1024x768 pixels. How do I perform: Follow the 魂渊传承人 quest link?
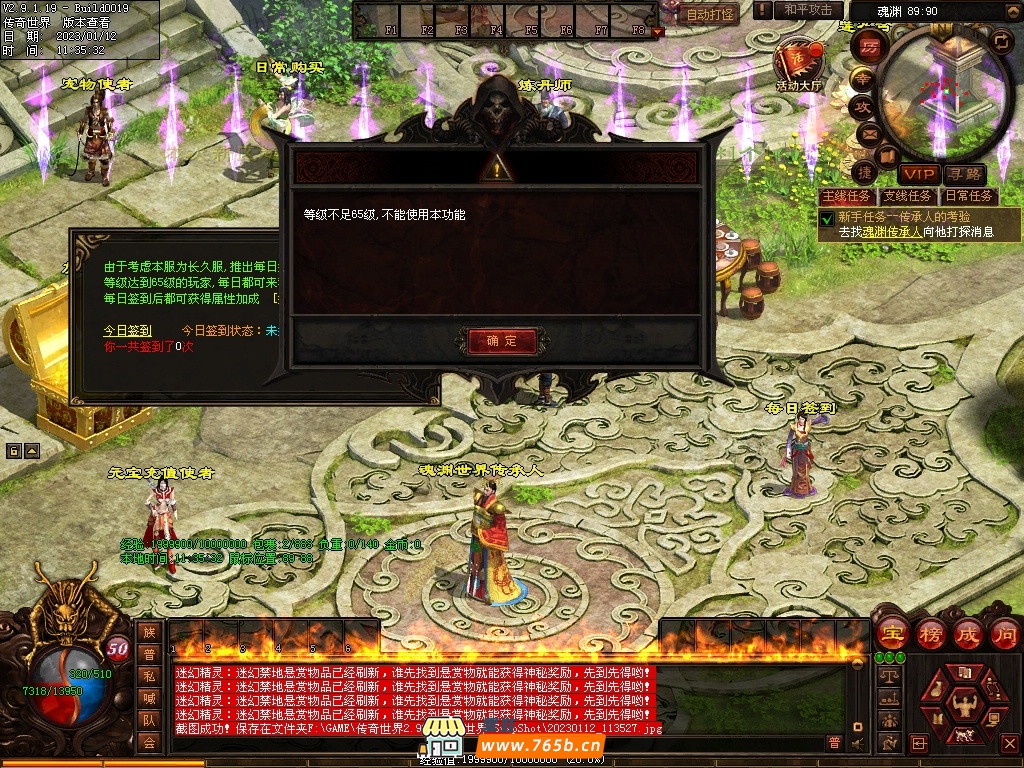(x=892, y=231)
